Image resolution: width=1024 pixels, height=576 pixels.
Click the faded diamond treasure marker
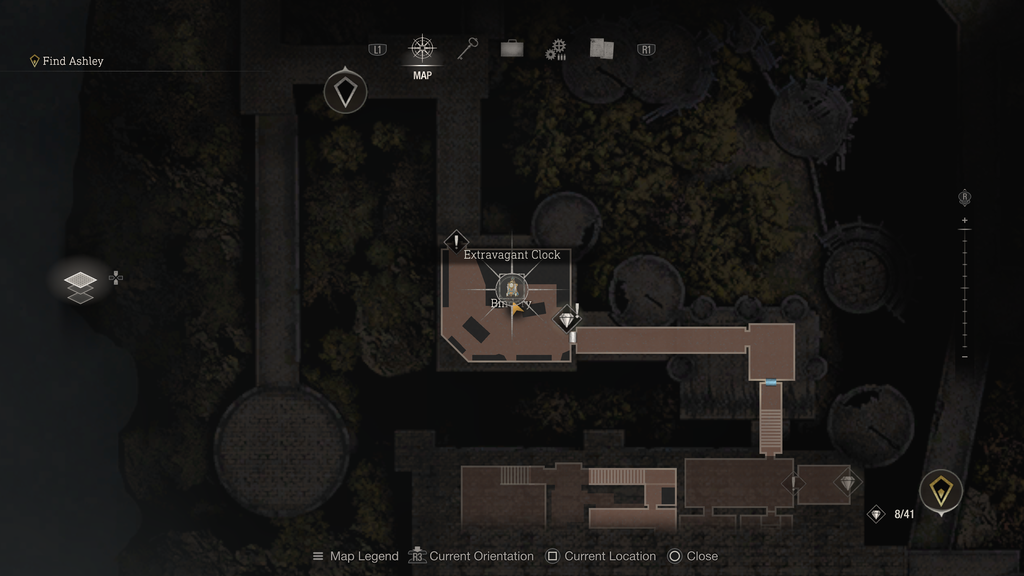[847, 484]
